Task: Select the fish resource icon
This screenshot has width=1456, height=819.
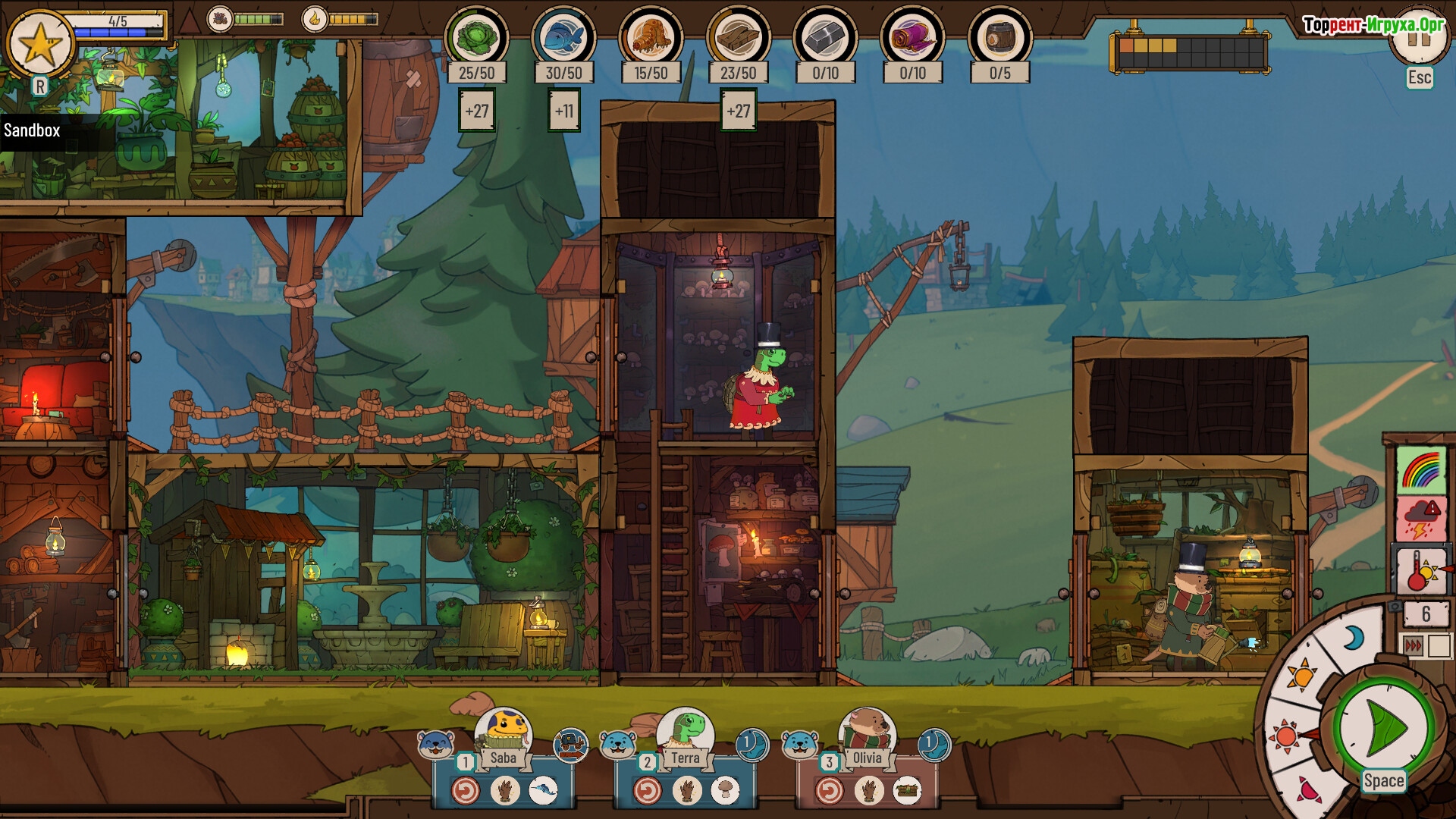Action: pos(563,37)
